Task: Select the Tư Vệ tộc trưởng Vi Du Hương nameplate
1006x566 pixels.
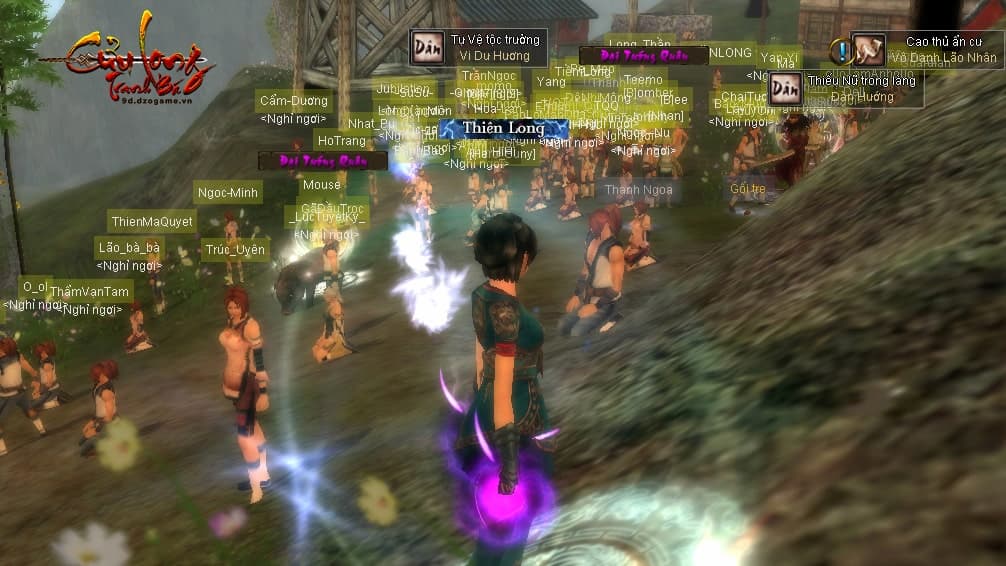Action: pyautogui.click(x=478, y=48)
